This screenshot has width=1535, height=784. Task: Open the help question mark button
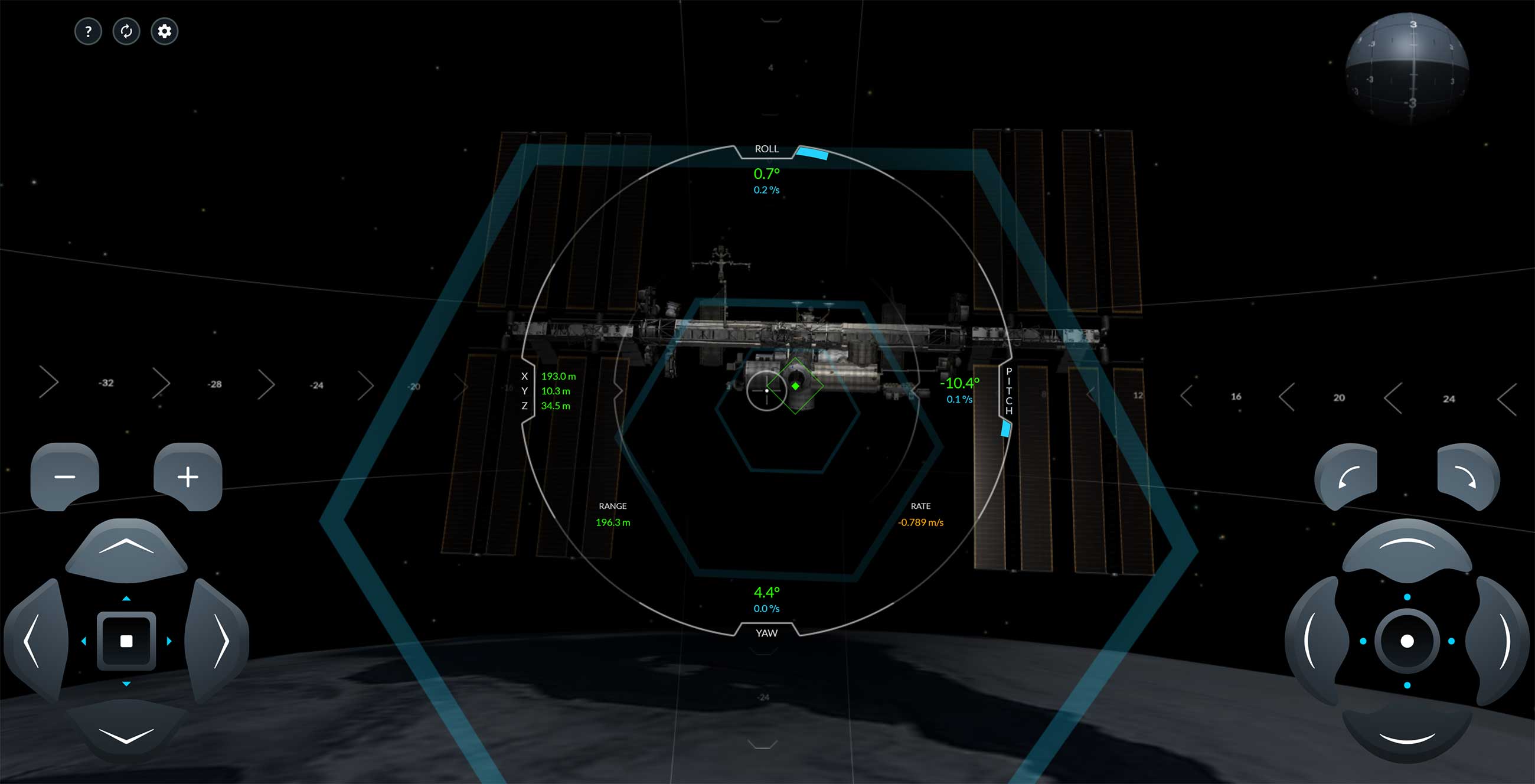click(88, 31)
